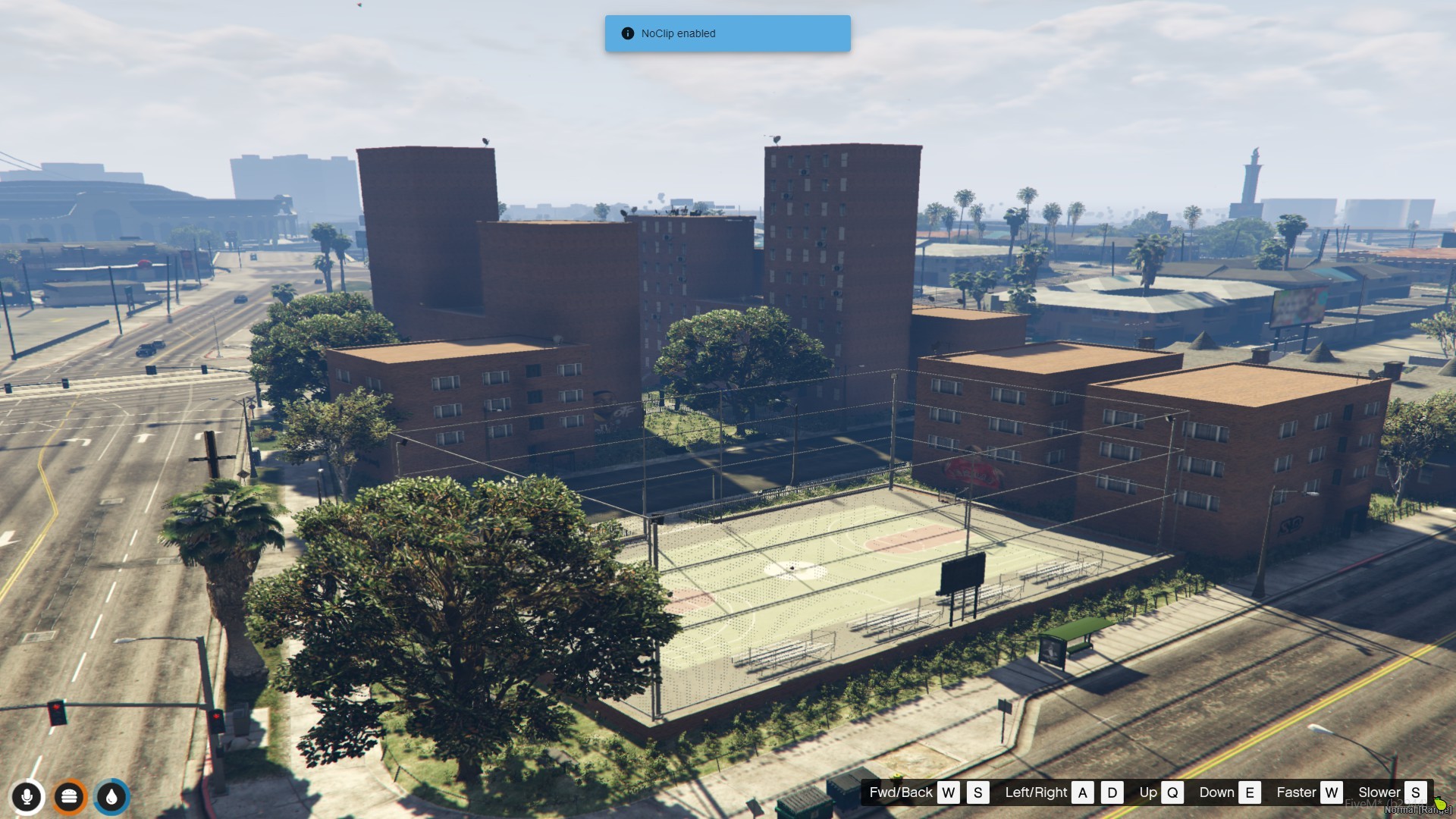This screenshot has width=1456, height=819.
Task: Click the burger hunger status icon
Action: click(x=70, y=796)
